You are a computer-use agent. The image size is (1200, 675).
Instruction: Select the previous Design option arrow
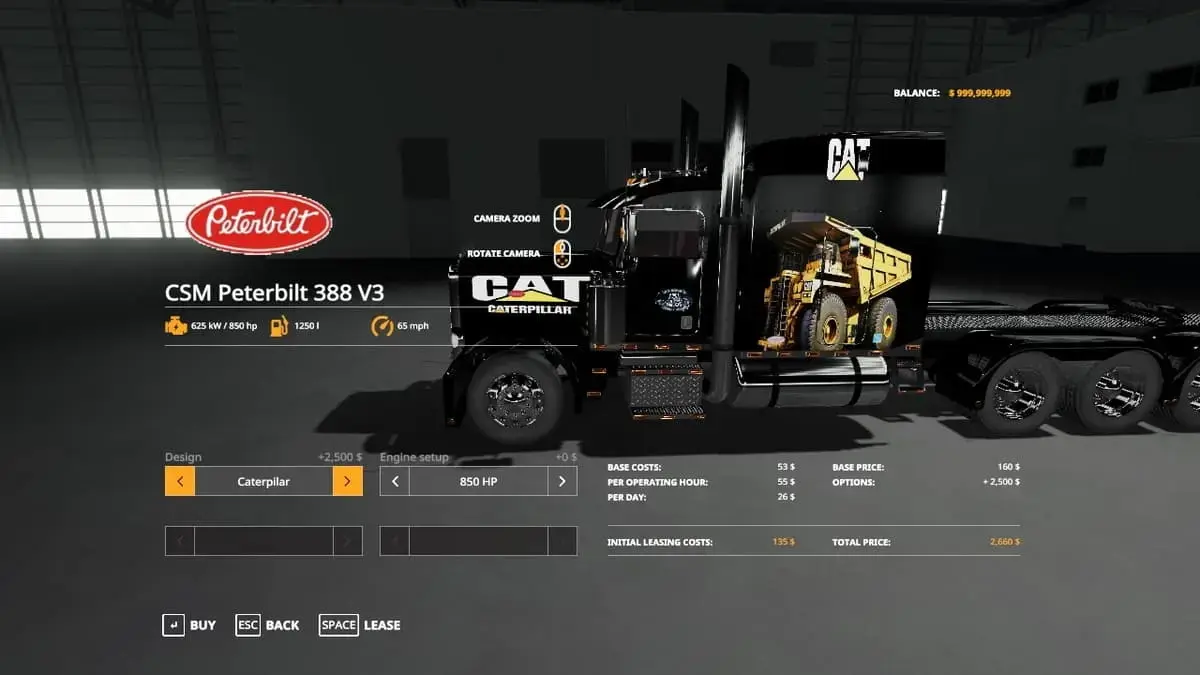pos(180,481)
